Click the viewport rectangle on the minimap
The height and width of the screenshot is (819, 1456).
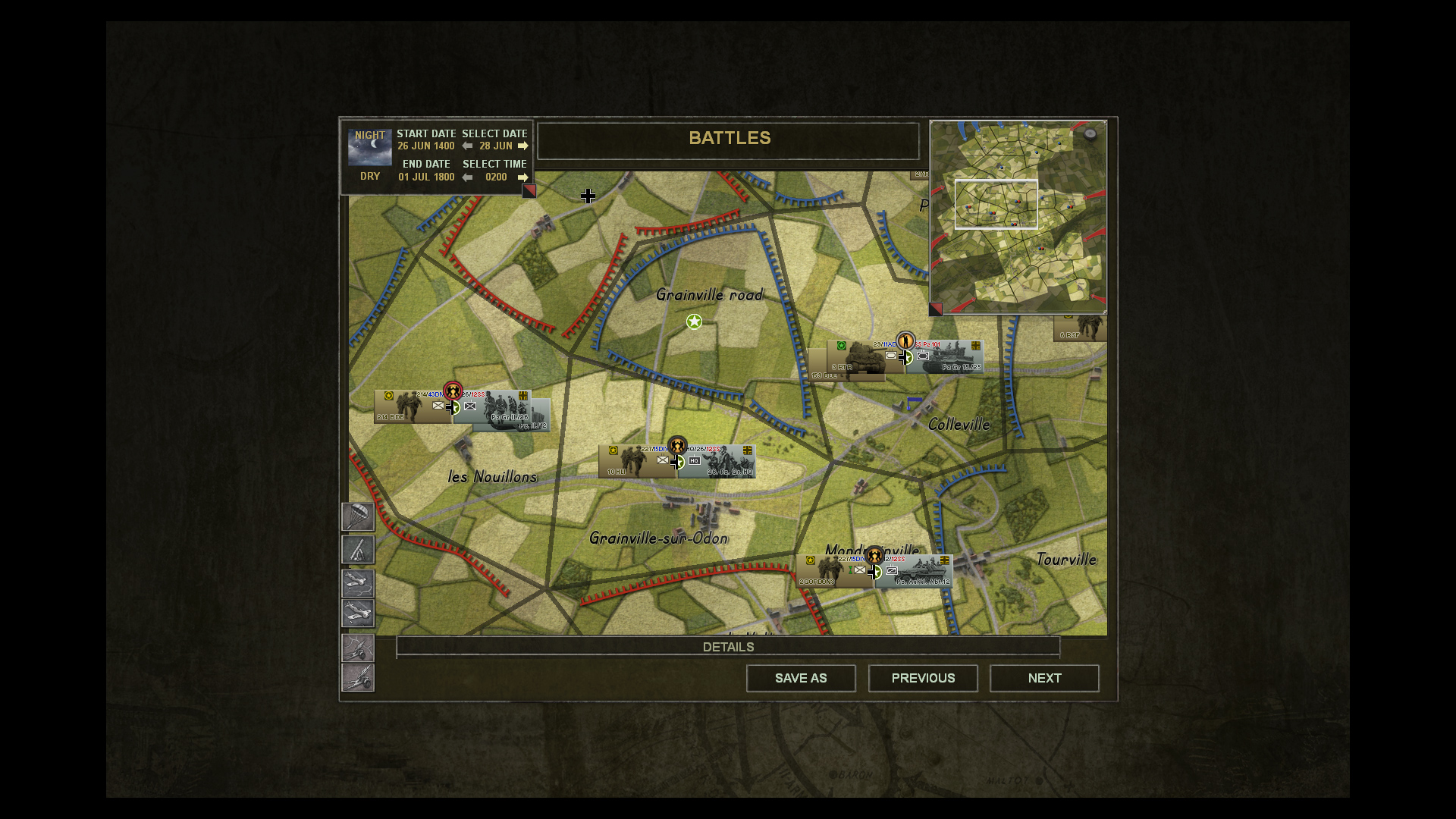tap(997, 203)
